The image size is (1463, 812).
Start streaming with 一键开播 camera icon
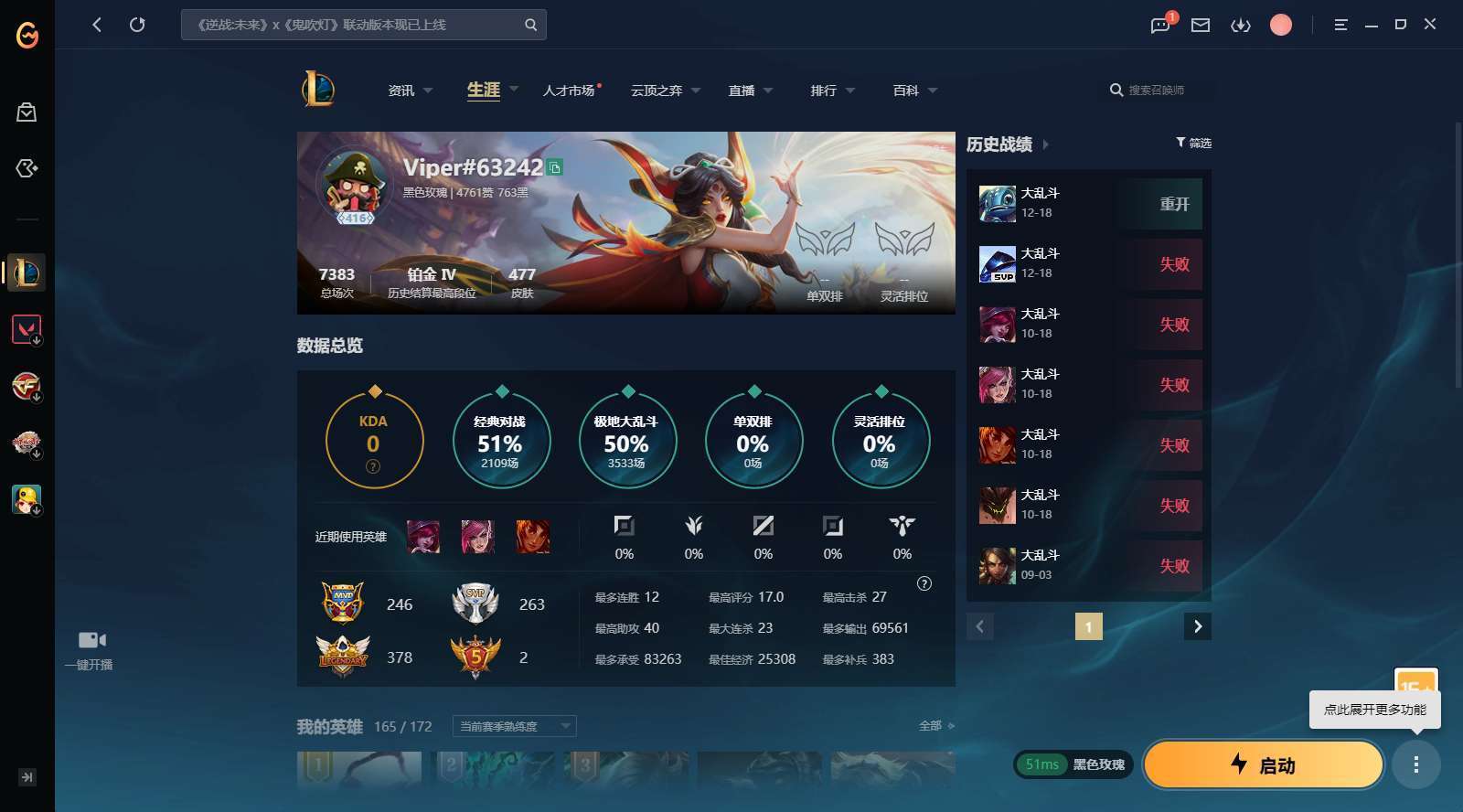click(91, 639)
